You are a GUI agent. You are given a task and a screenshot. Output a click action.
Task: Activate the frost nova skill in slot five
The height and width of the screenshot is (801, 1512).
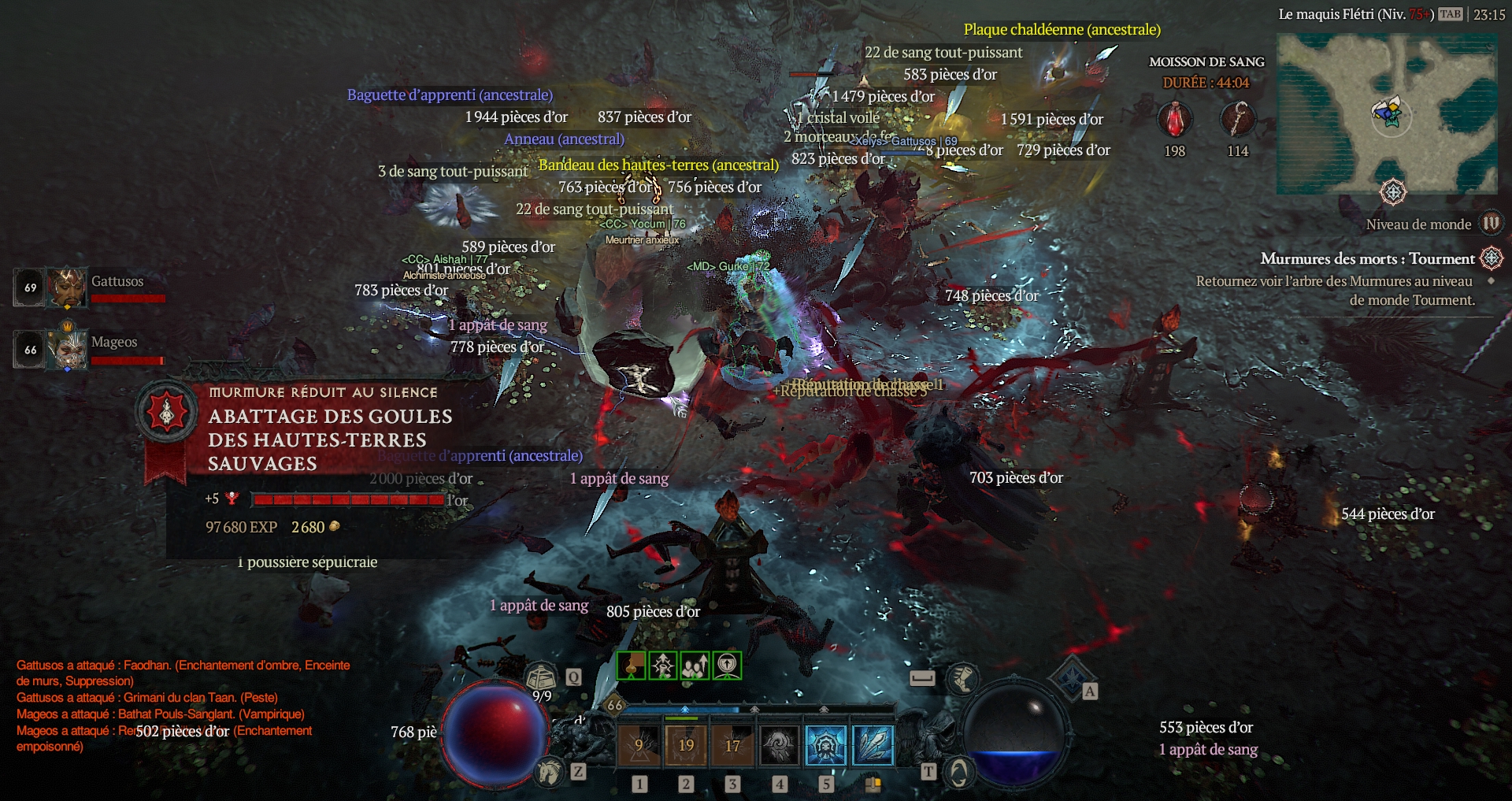point(826,745)
